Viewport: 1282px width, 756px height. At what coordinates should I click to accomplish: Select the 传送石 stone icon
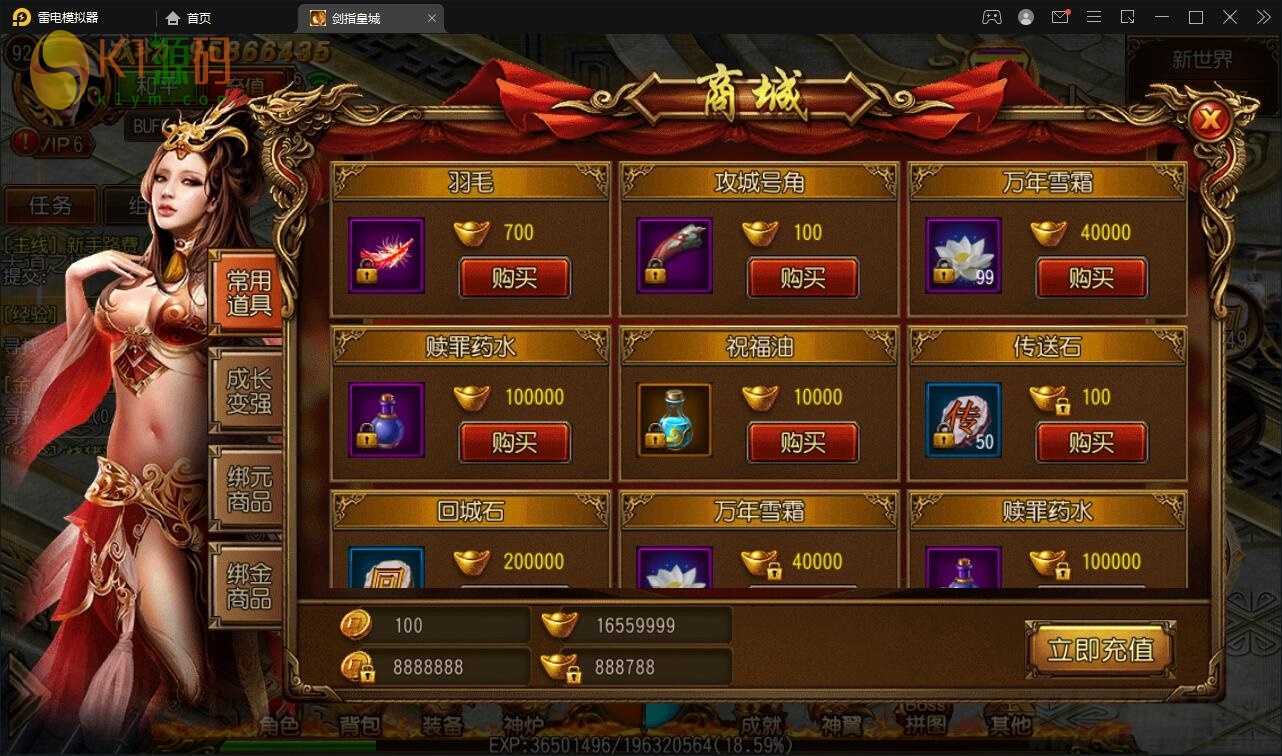click(x=963, y=420)
